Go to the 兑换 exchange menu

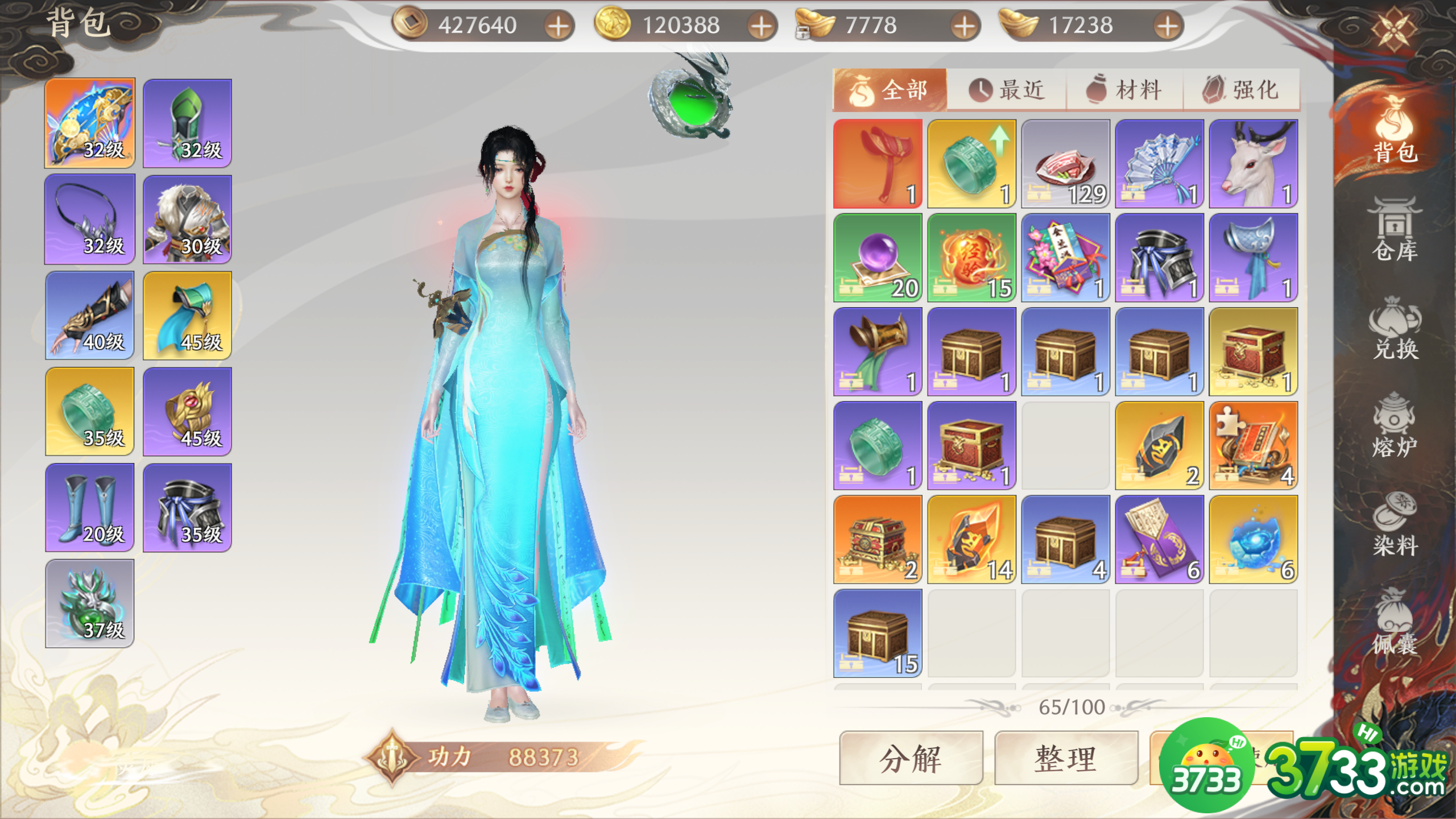(x=1395, y=329)
